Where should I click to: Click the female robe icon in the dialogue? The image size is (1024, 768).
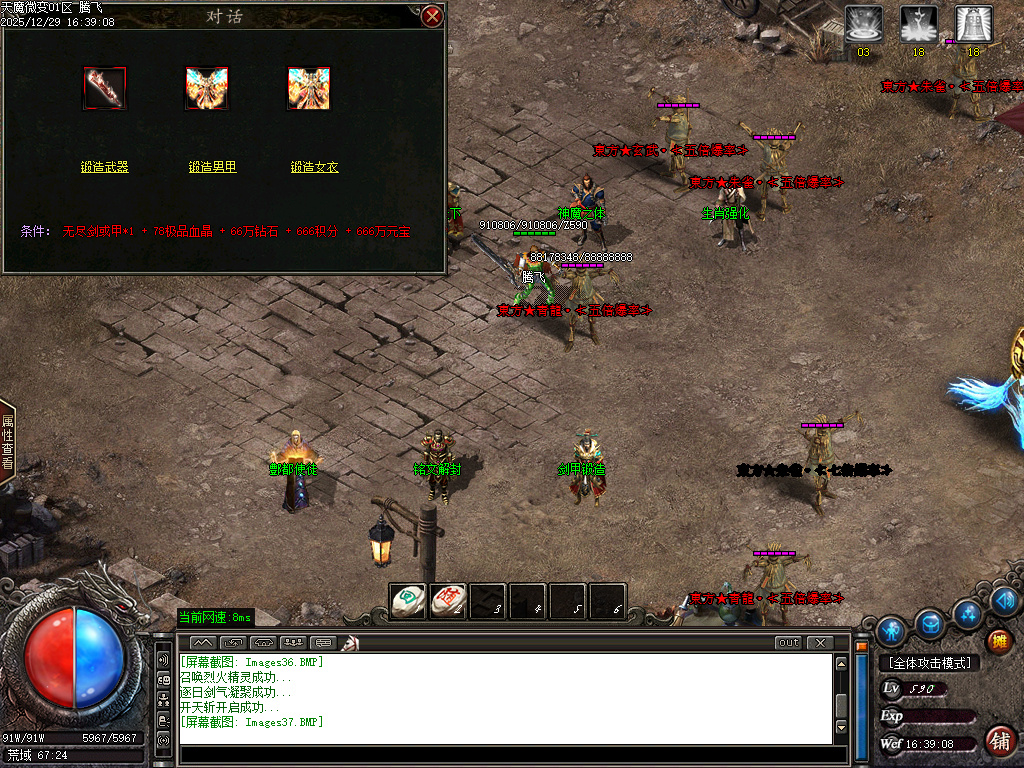(309, 89)
